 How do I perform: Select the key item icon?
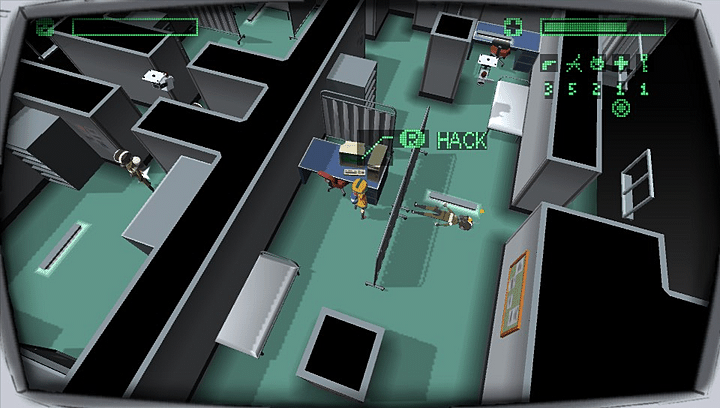(x=645, y=66)
